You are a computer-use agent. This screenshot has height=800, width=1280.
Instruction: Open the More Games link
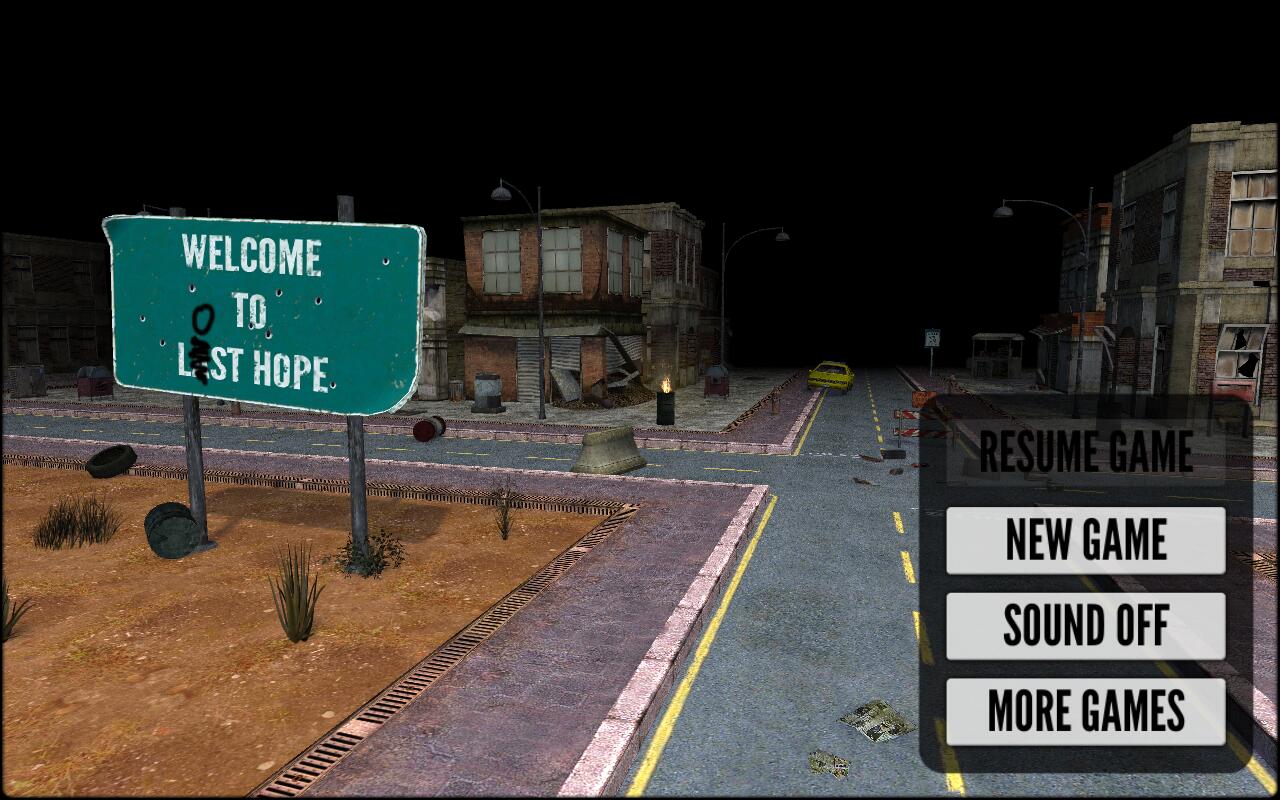click(1086, 711)
